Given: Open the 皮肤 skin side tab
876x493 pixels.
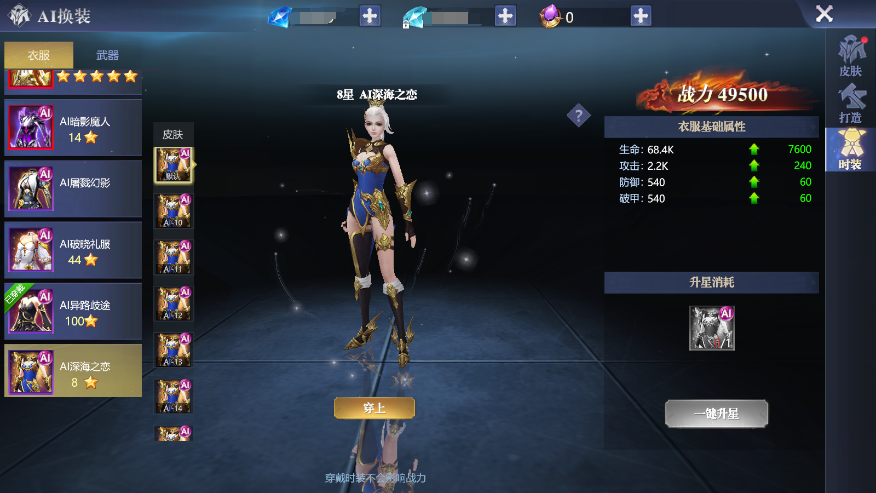Looking at the screenshot, I should tap(850, 59).
